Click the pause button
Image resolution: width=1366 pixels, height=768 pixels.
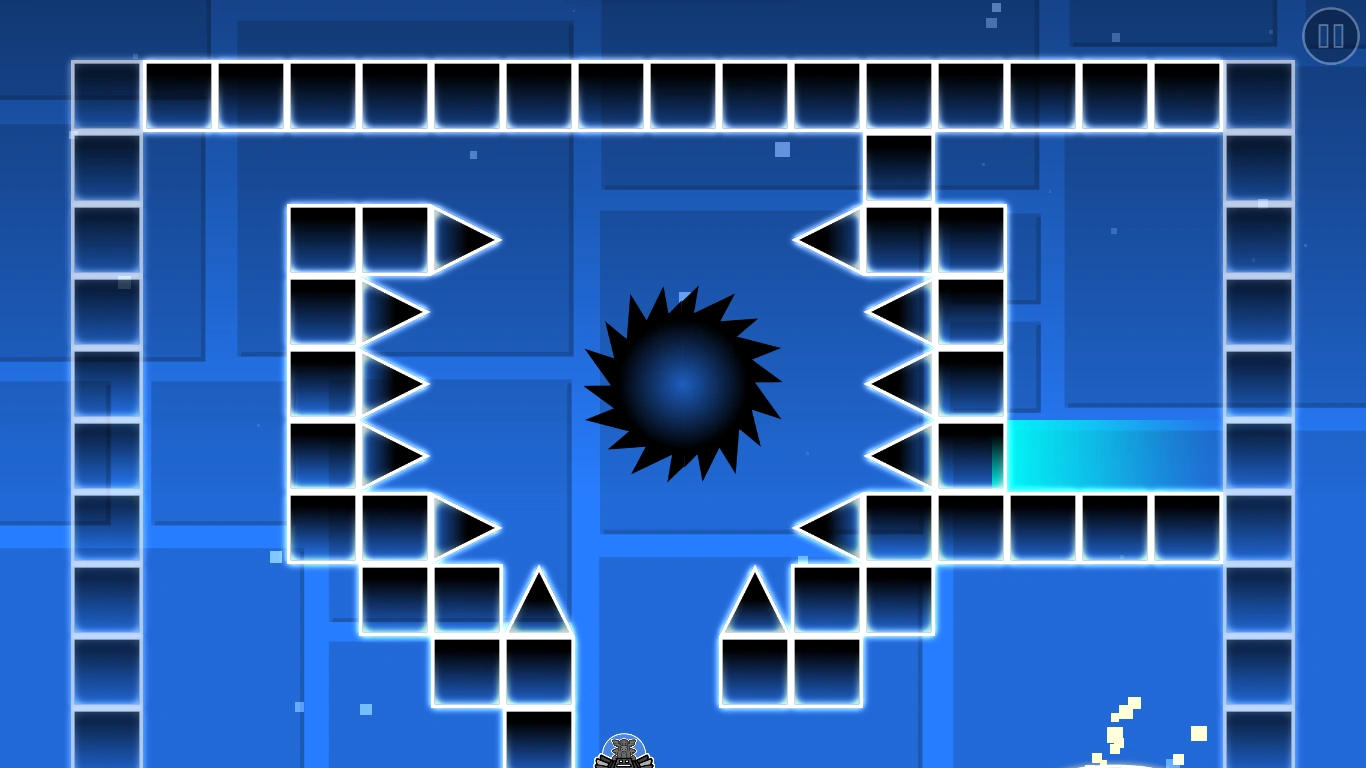coord(1330,37)
